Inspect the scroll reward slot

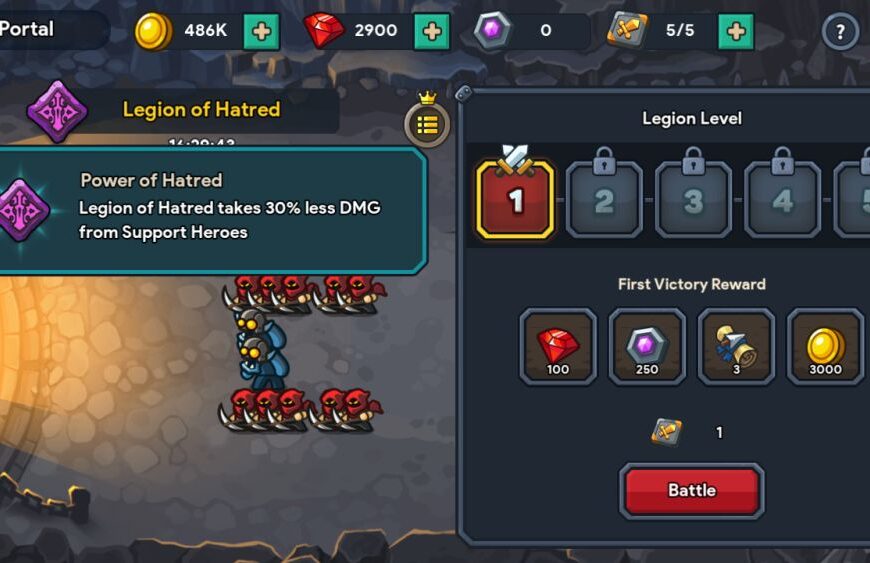(736, 347)
